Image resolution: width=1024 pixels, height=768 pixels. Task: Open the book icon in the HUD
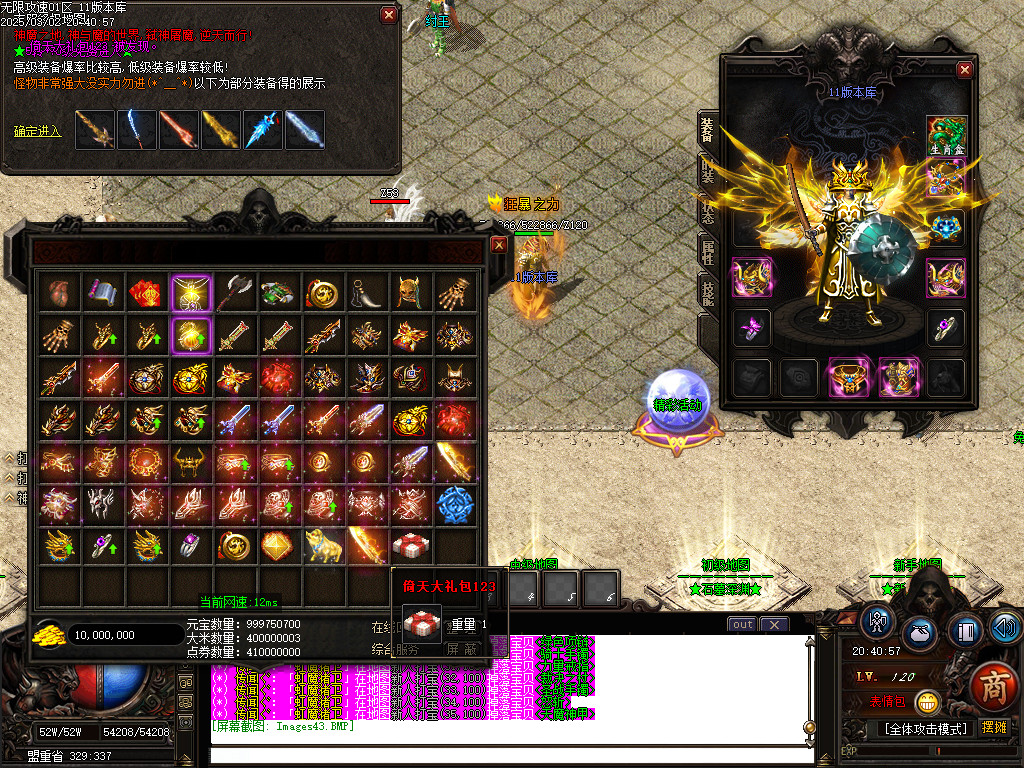click(965, 631)
